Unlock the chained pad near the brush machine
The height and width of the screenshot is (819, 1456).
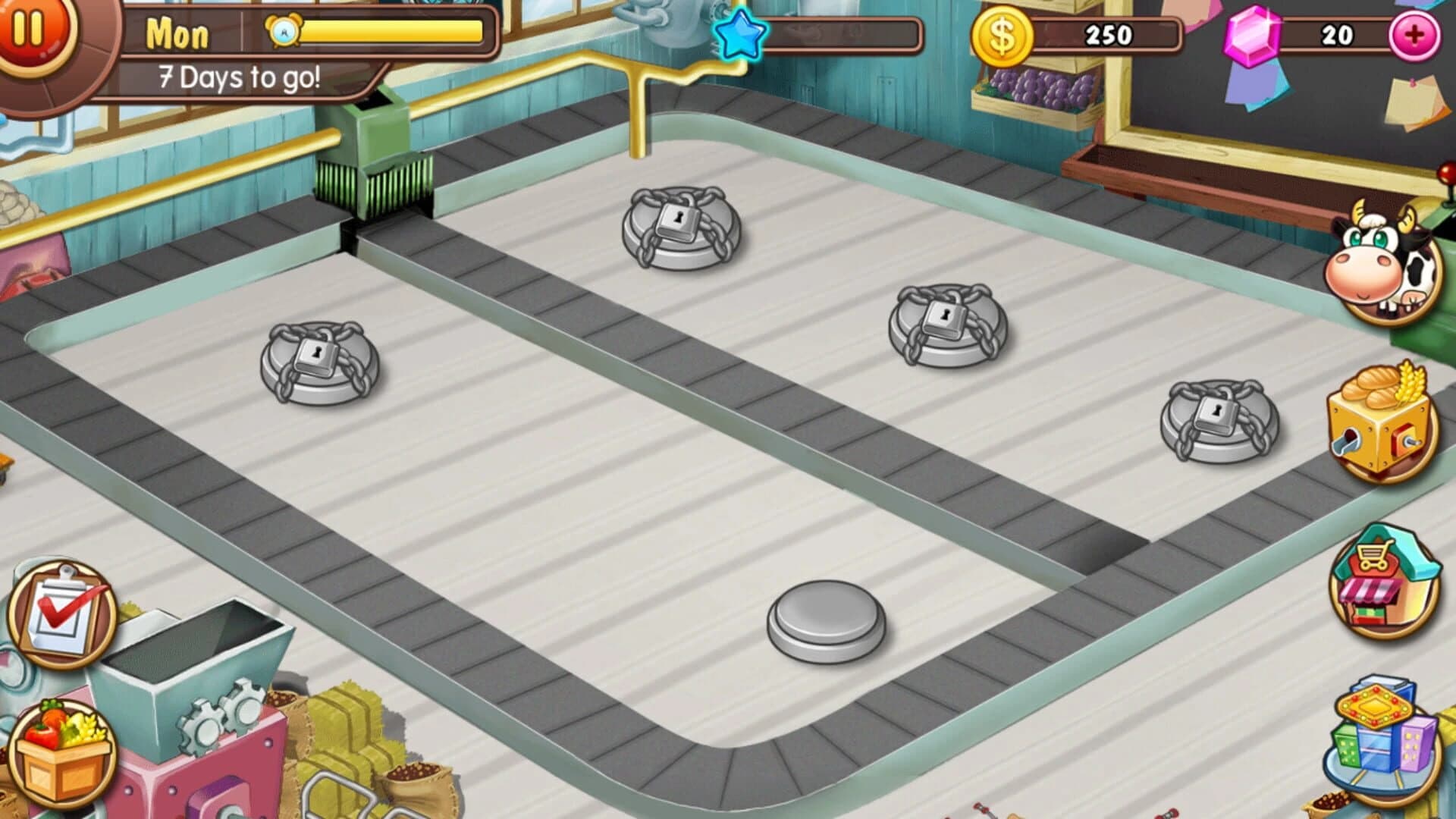(315, 364)
